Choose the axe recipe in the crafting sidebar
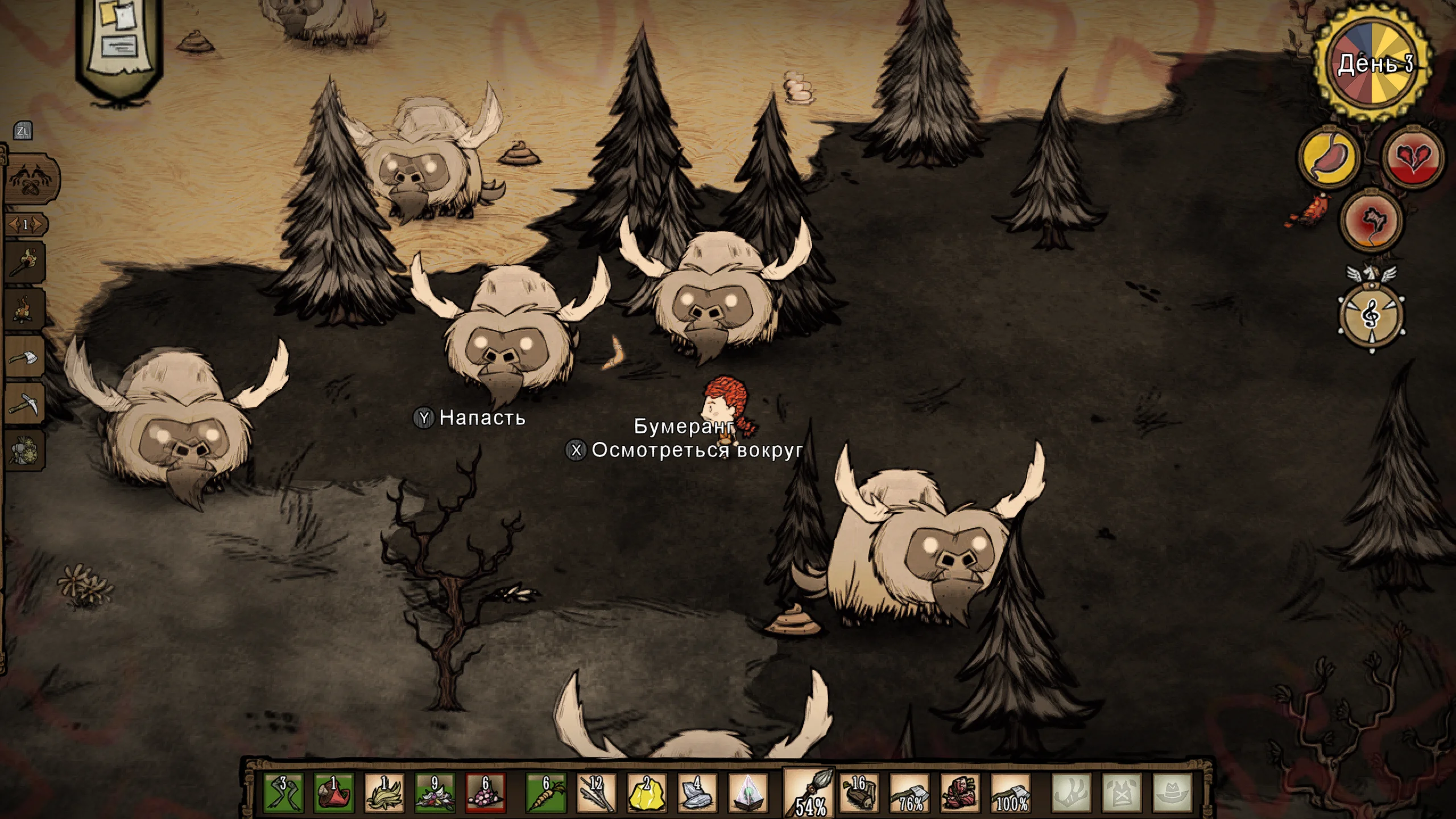The width and height of the screenshot is (1456, 819). pos(26,358)
